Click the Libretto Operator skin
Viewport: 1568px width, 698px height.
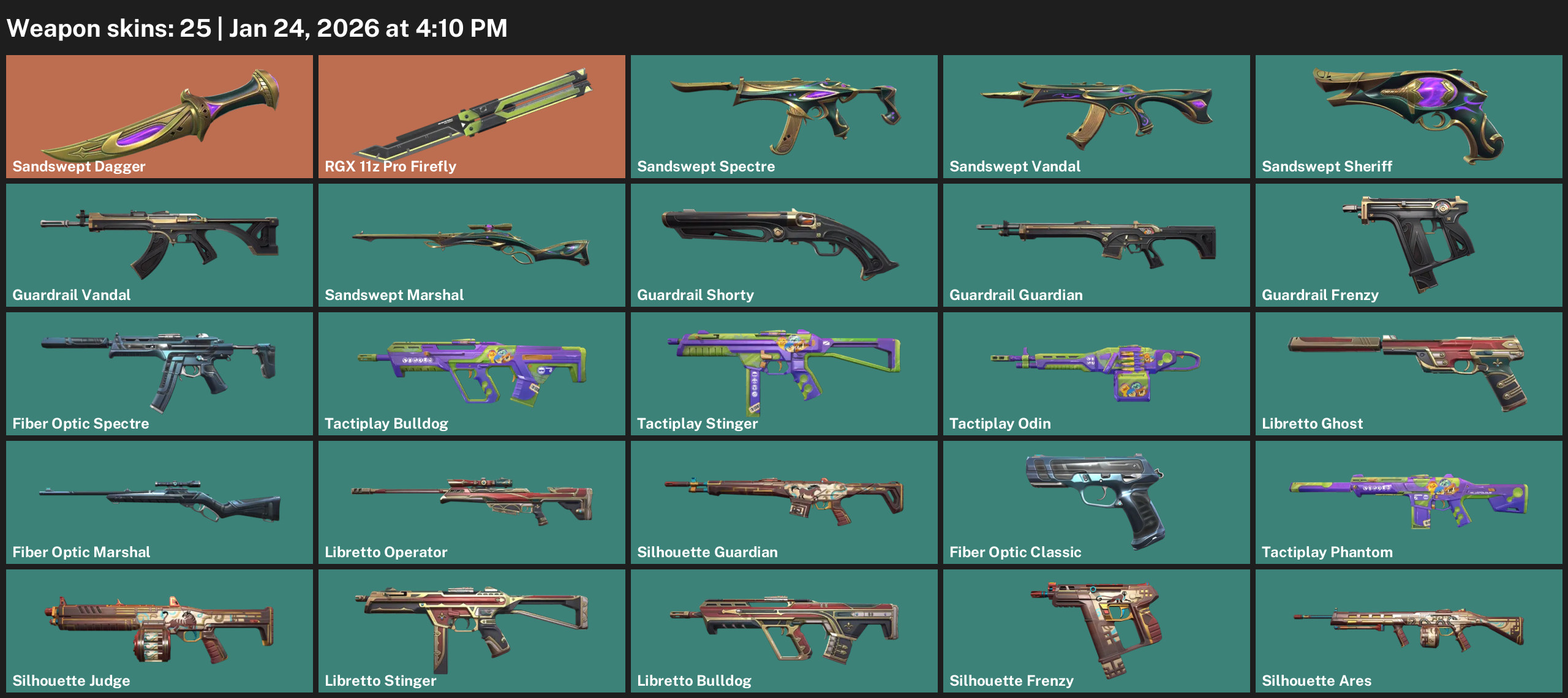click(472, 502)
